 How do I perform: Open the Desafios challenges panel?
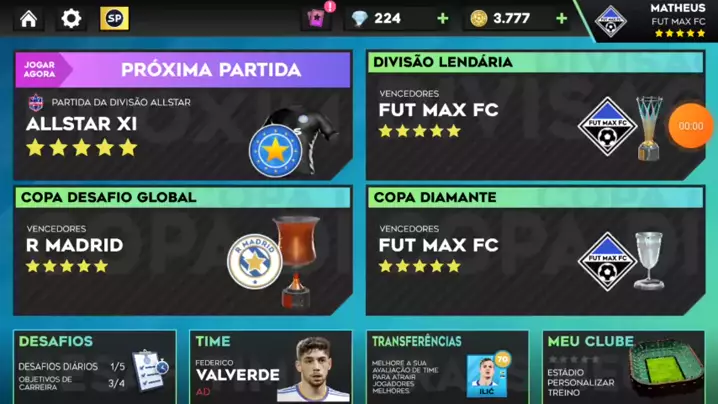(94, 367)
